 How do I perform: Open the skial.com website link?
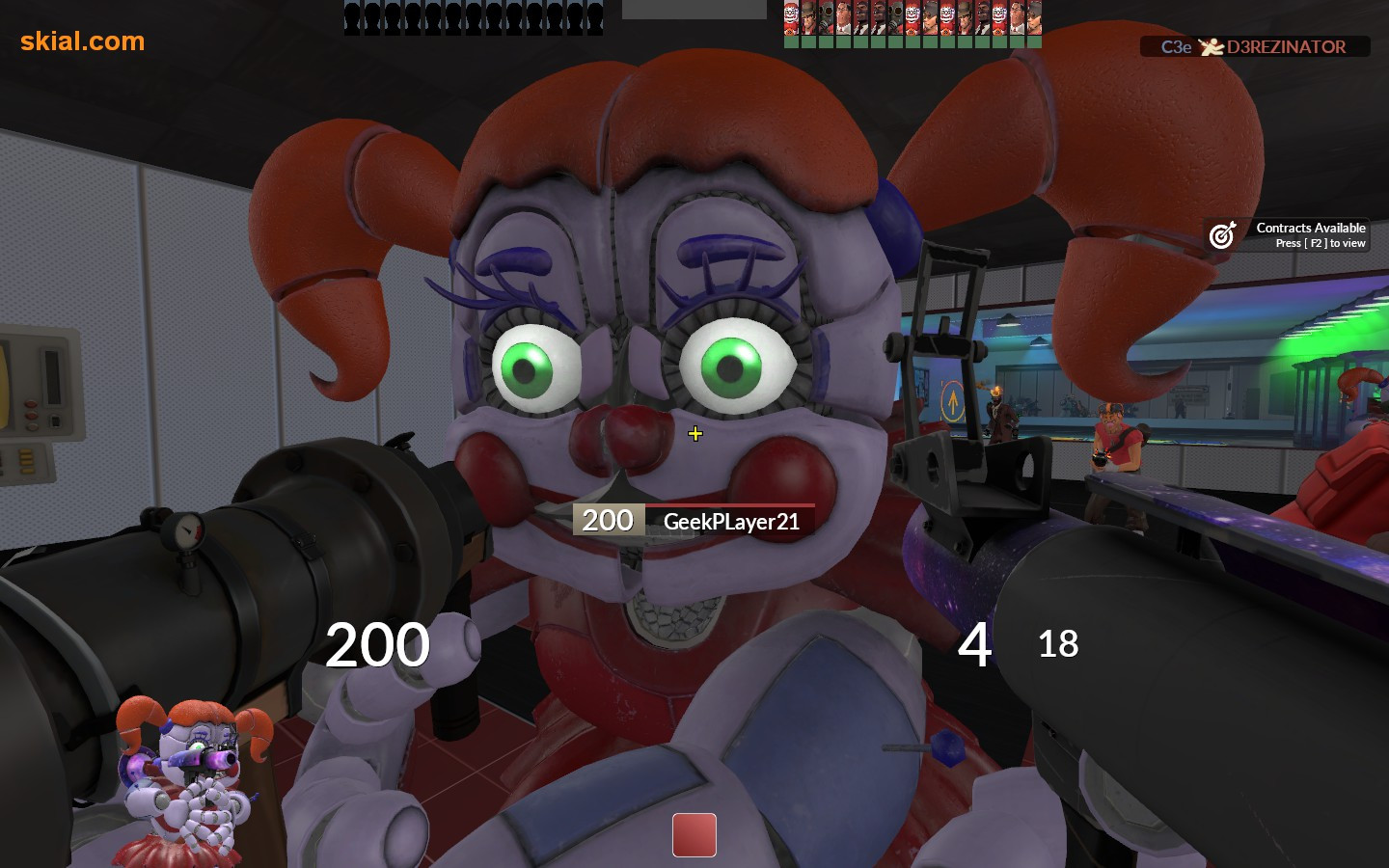coord(81,41)
